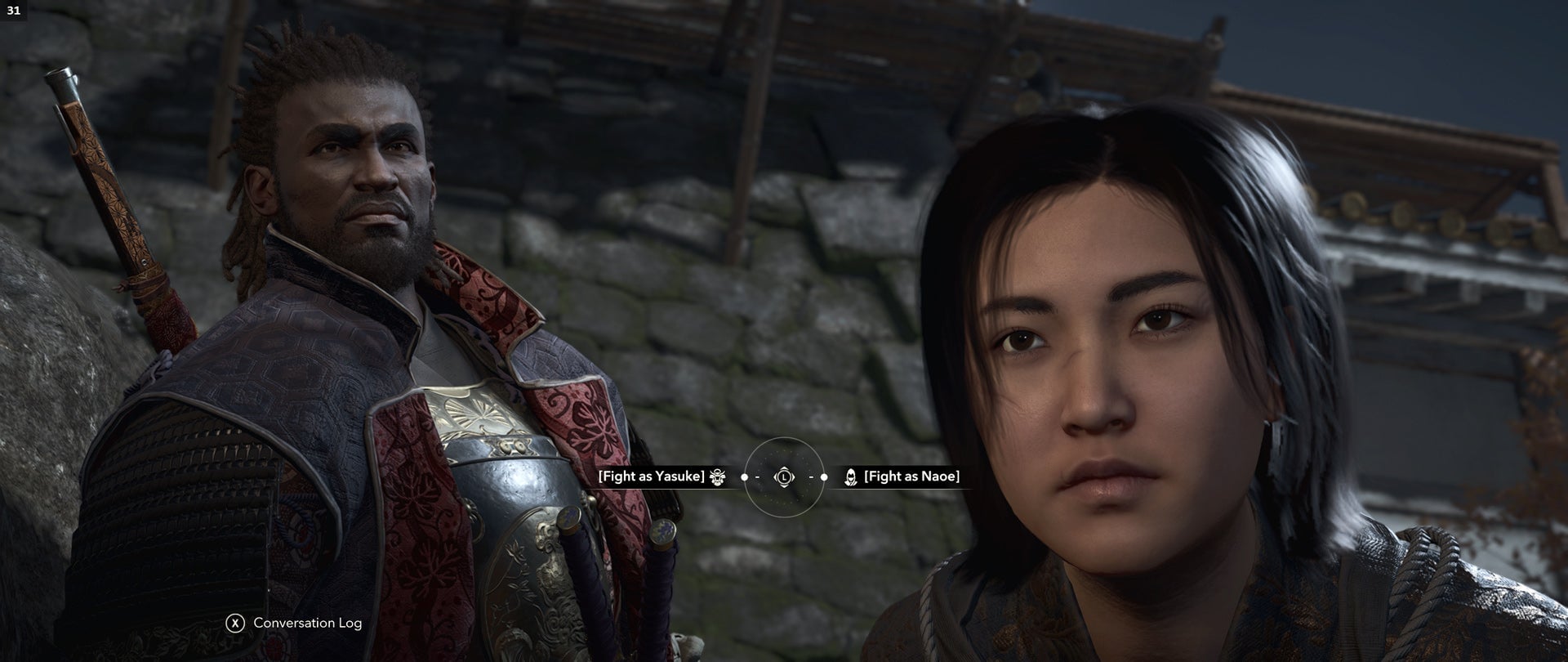Toggle the selection dot next to Yasuke
The height and width of the screenshot is (662, 1568).
(x=744, y=476)
